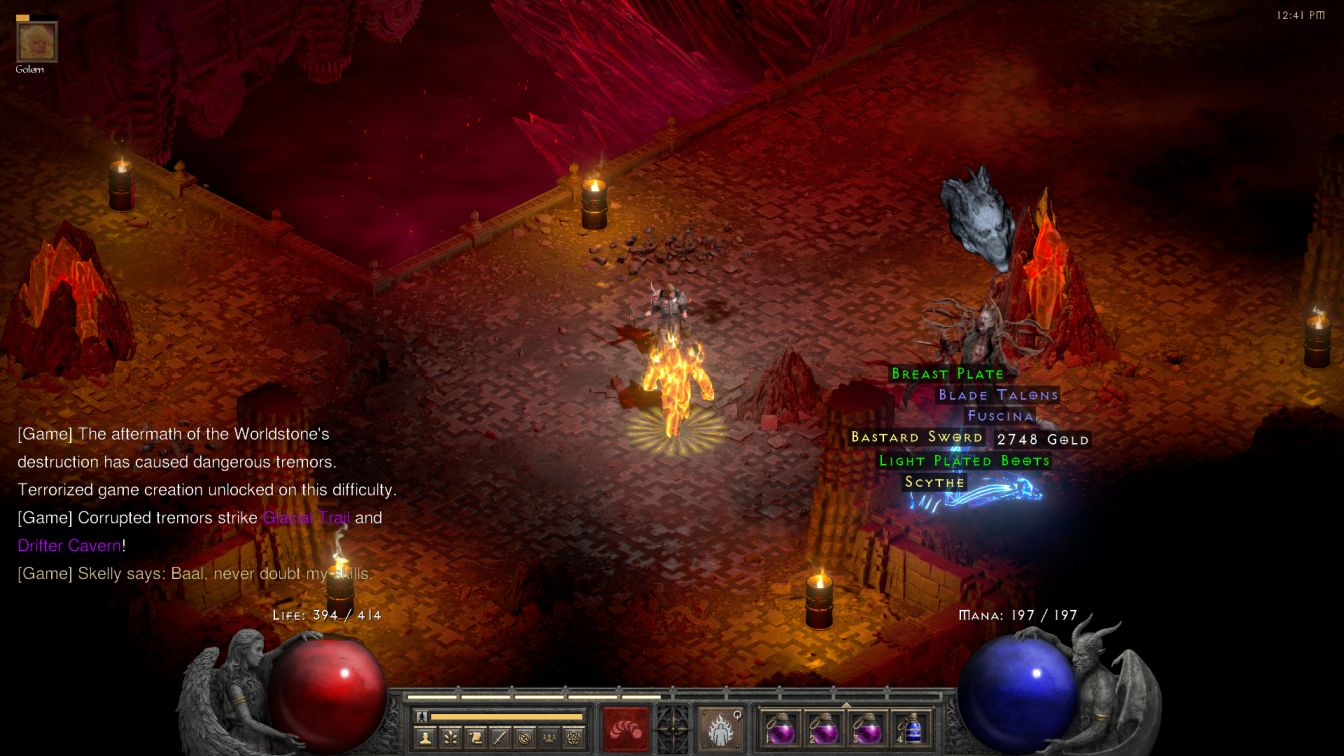Screen dimensions: 1344x756
Task: Toggle the run/walk button beside stamina bar
Action: pyautogui.click(x=422, y=717)
